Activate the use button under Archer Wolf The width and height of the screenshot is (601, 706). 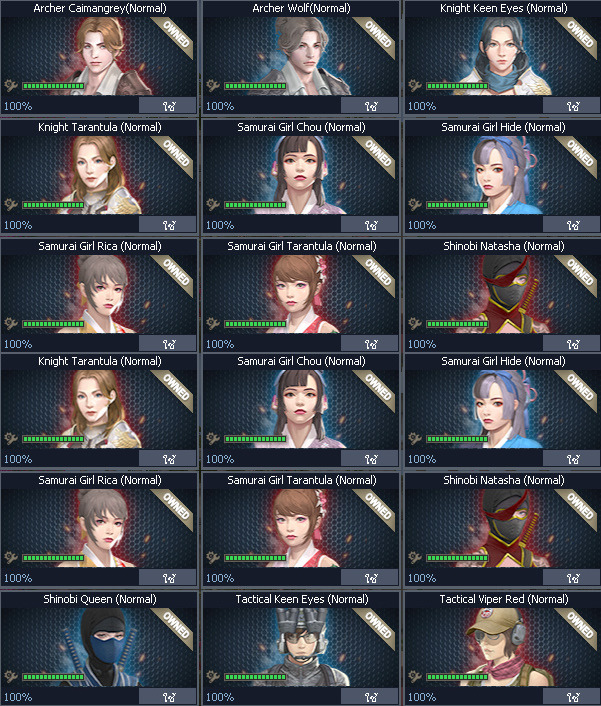coord(369,105)
